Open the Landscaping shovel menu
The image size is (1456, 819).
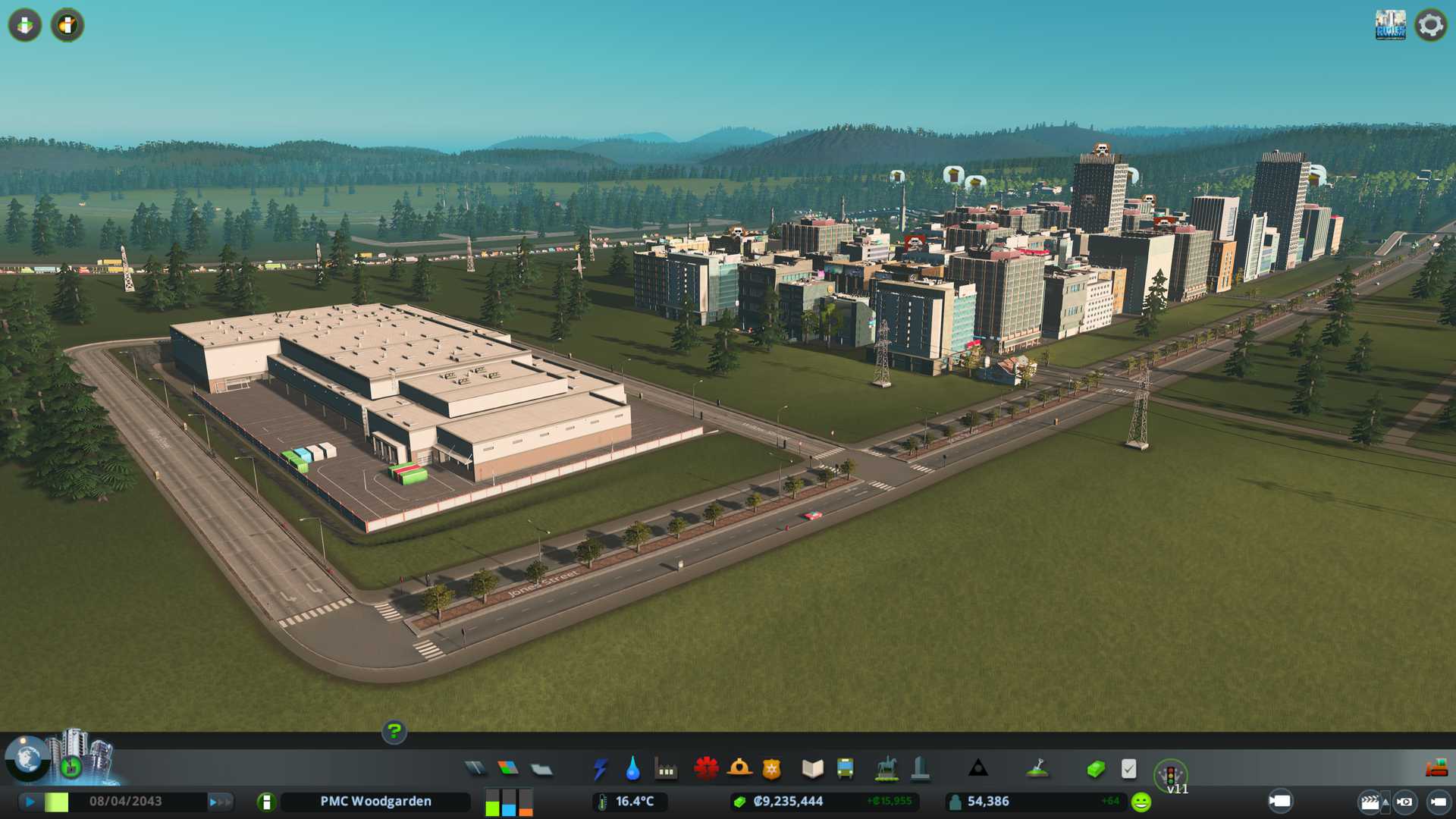[x=1037, y=769]
